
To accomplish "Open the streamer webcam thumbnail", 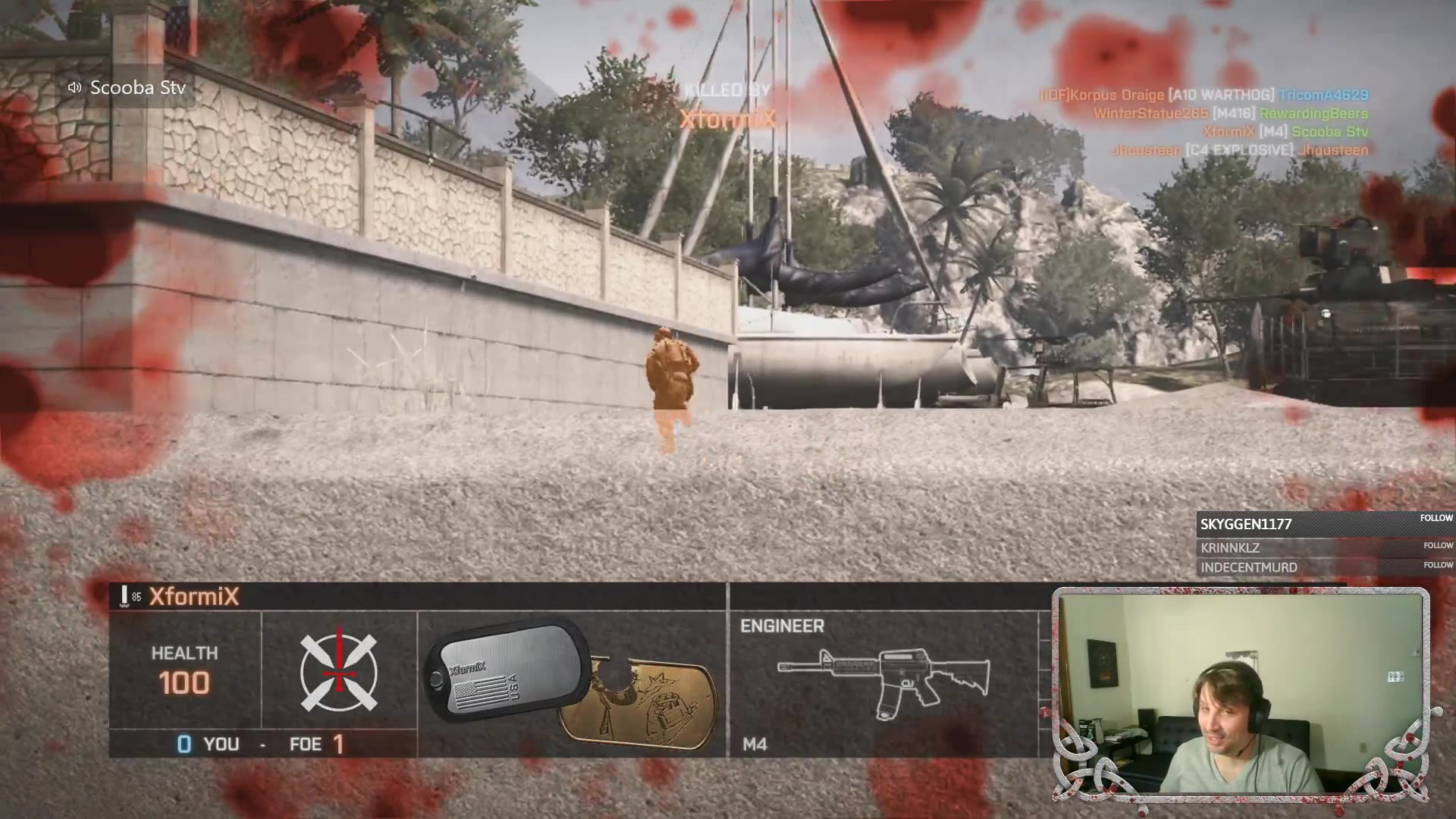I will pos(1241,694).
